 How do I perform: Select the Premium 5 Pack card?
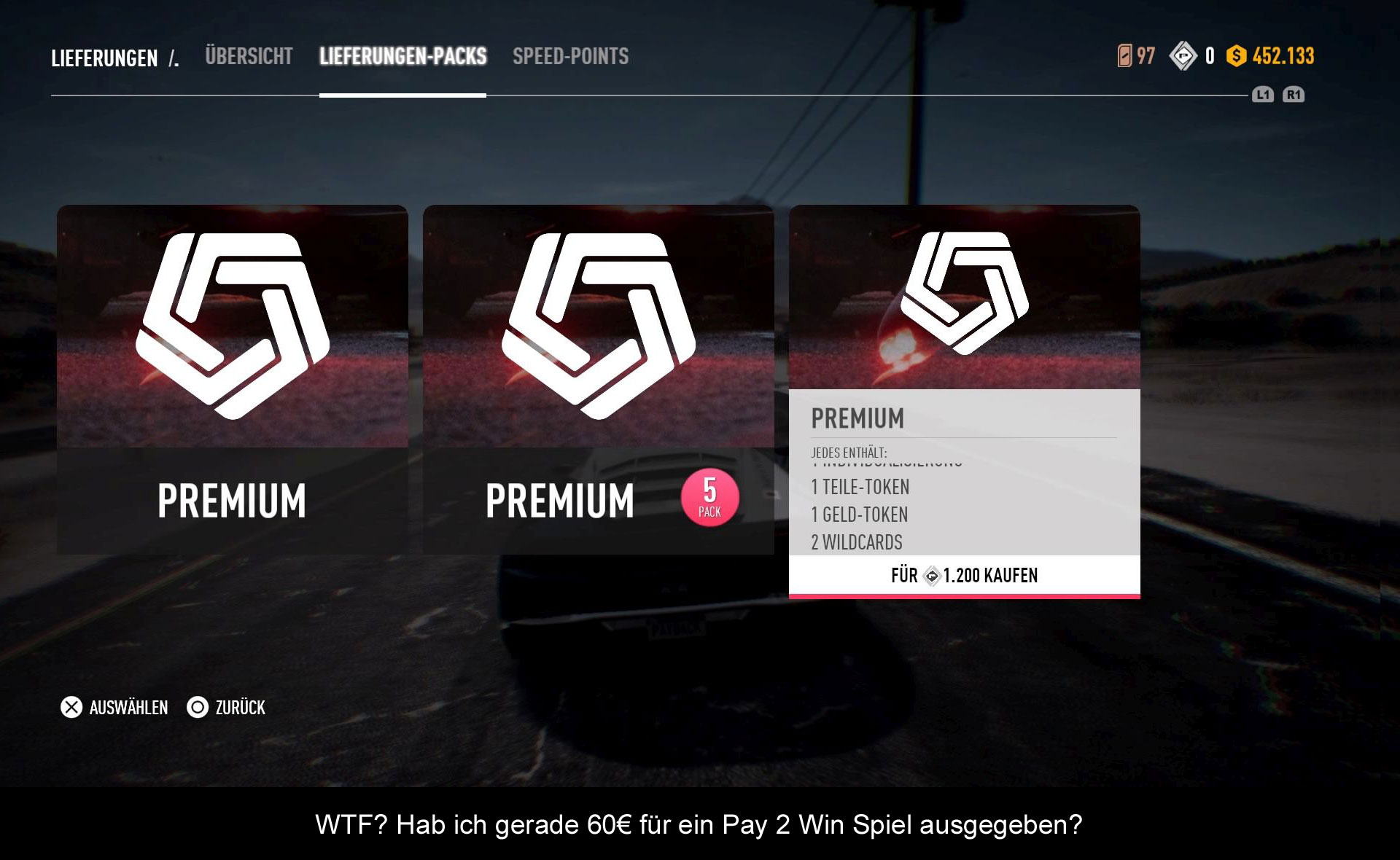click(598, 379)
